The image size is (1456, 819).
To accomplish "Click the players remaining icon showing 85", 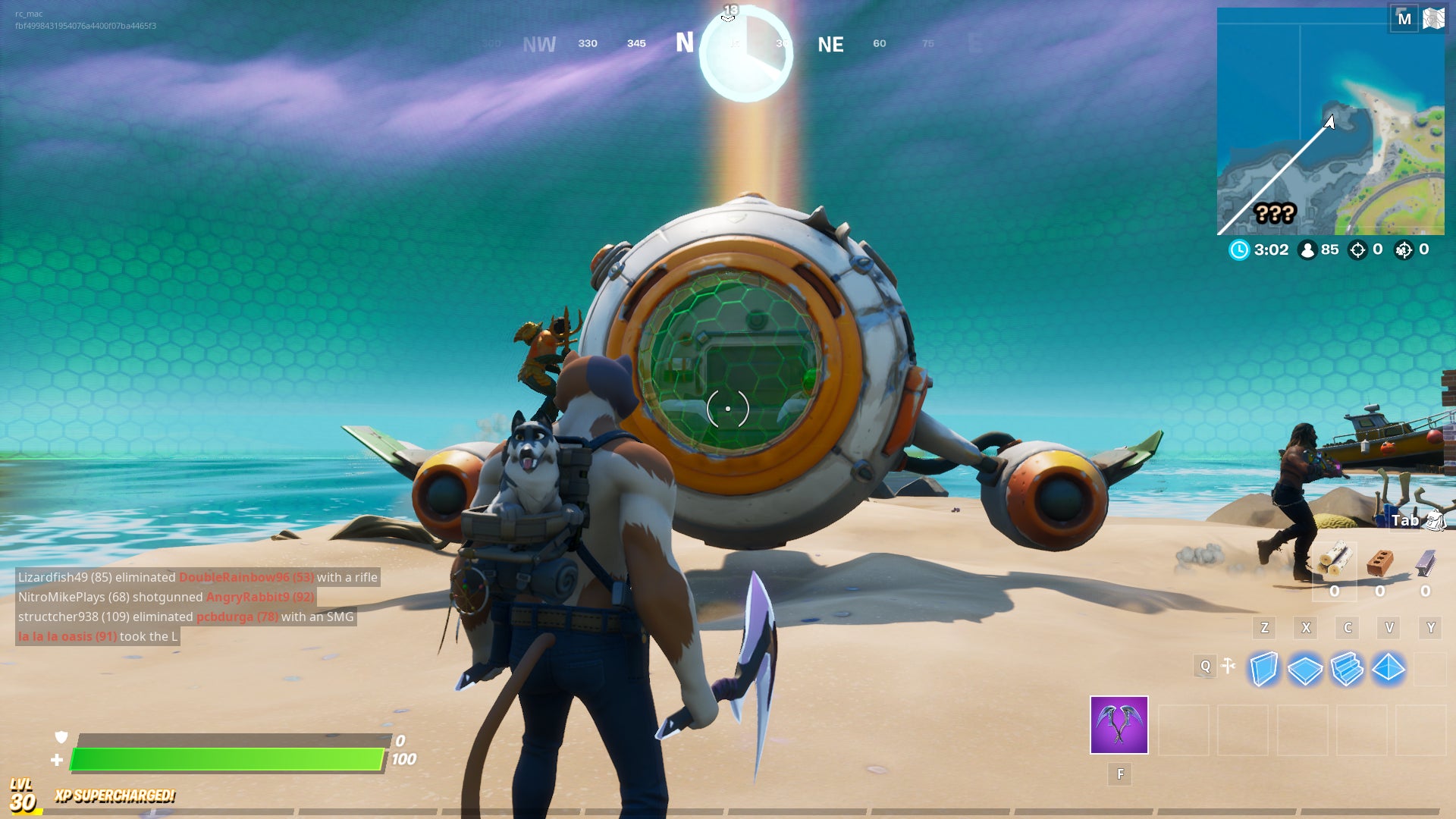I will (x=1307, y=249).
